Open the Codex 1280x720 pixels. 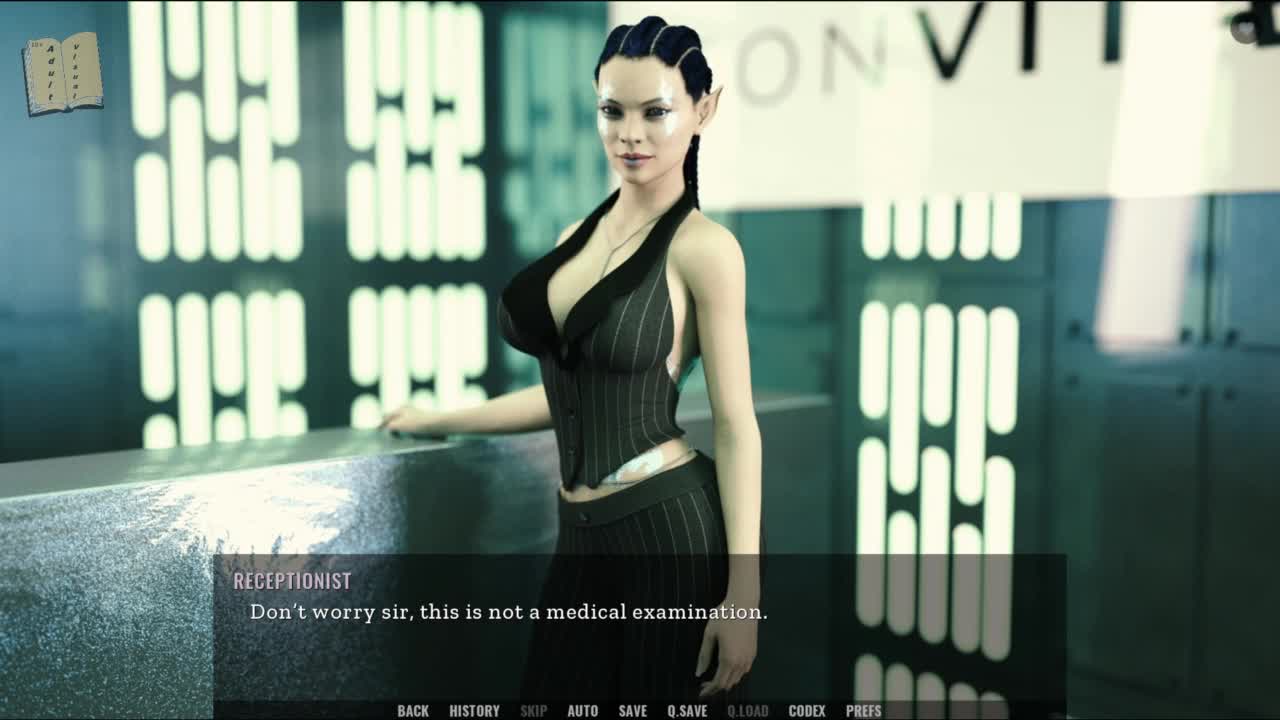pyautogui.click(x=807, y=711)
